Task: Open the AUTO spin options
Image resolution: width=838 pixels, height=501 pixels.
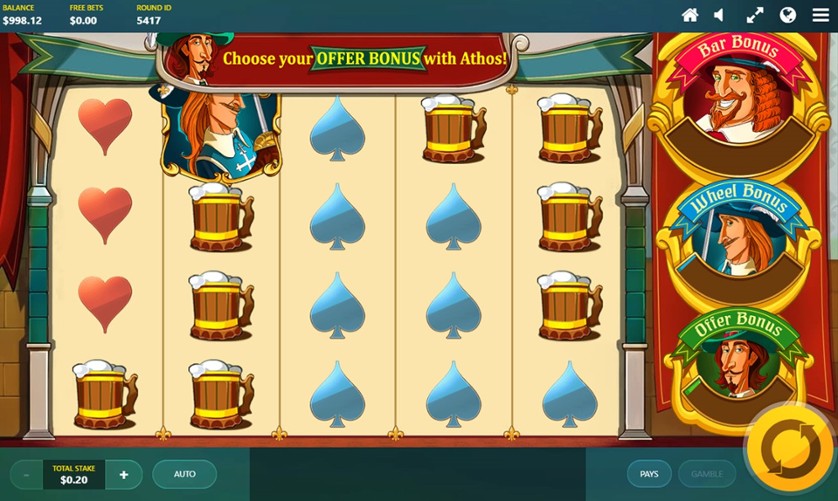Action: [x=185, y=474]
